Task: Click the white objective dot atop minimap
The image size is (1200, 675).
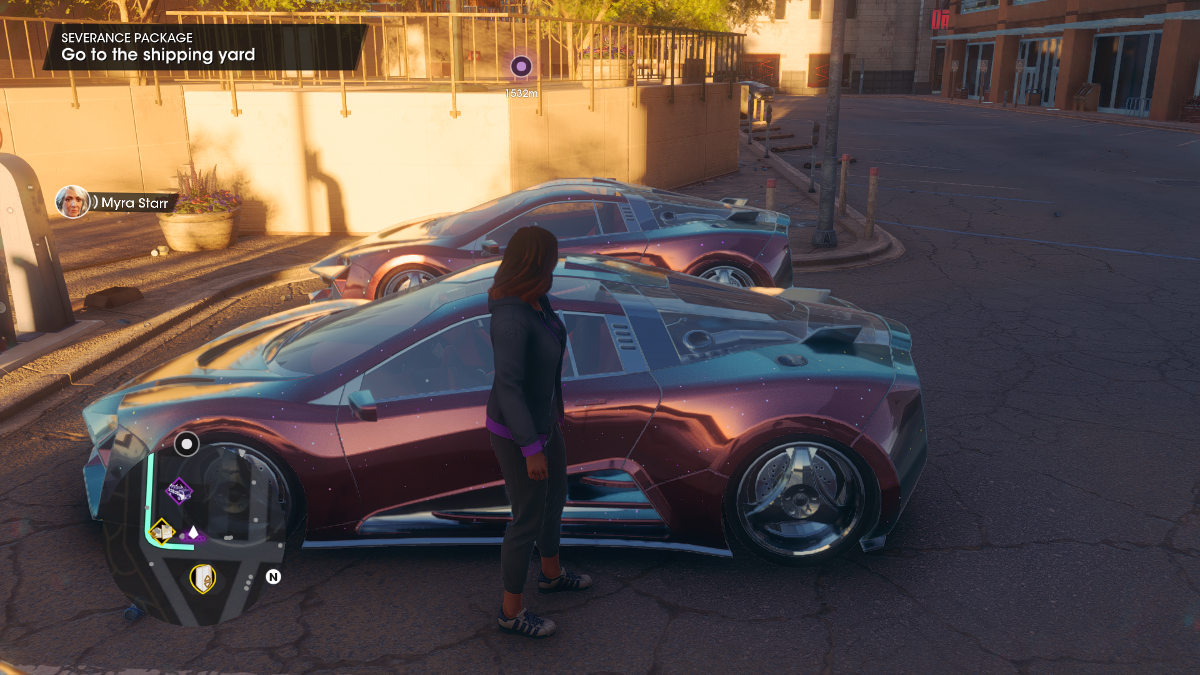Action: (x=187, y=443)
